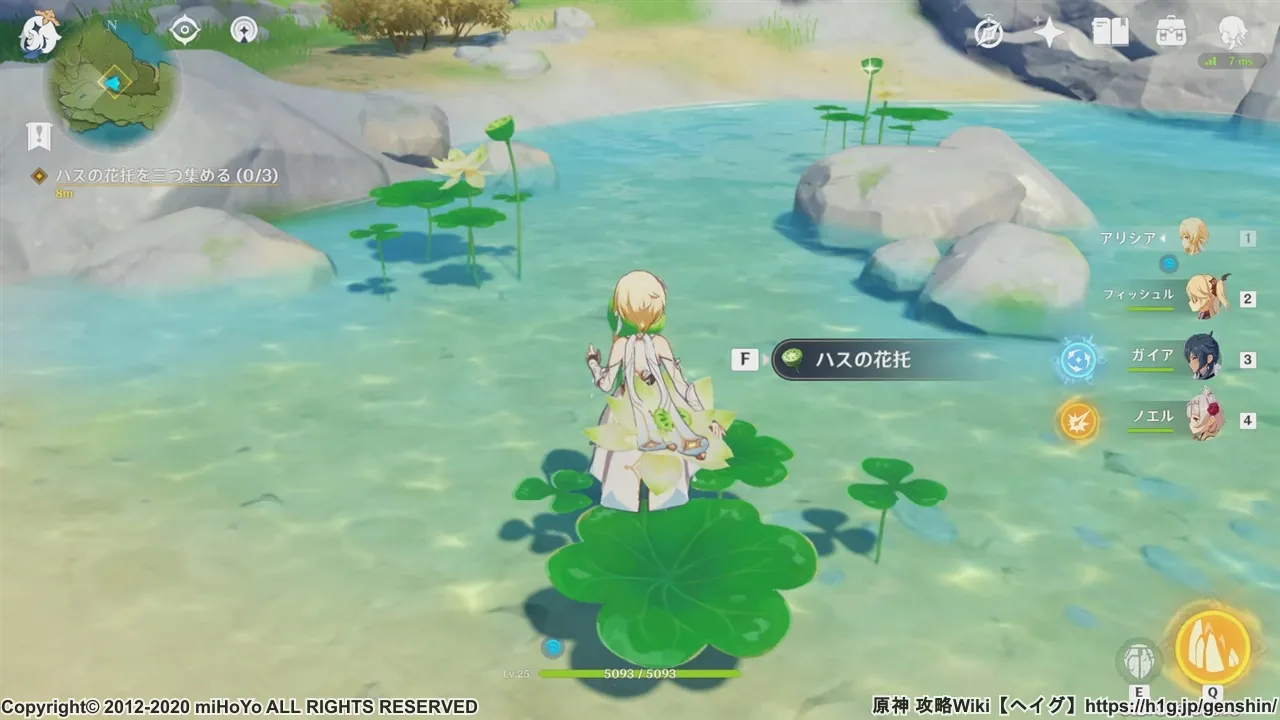Select the lotus head gathering quest tracker

158,176
